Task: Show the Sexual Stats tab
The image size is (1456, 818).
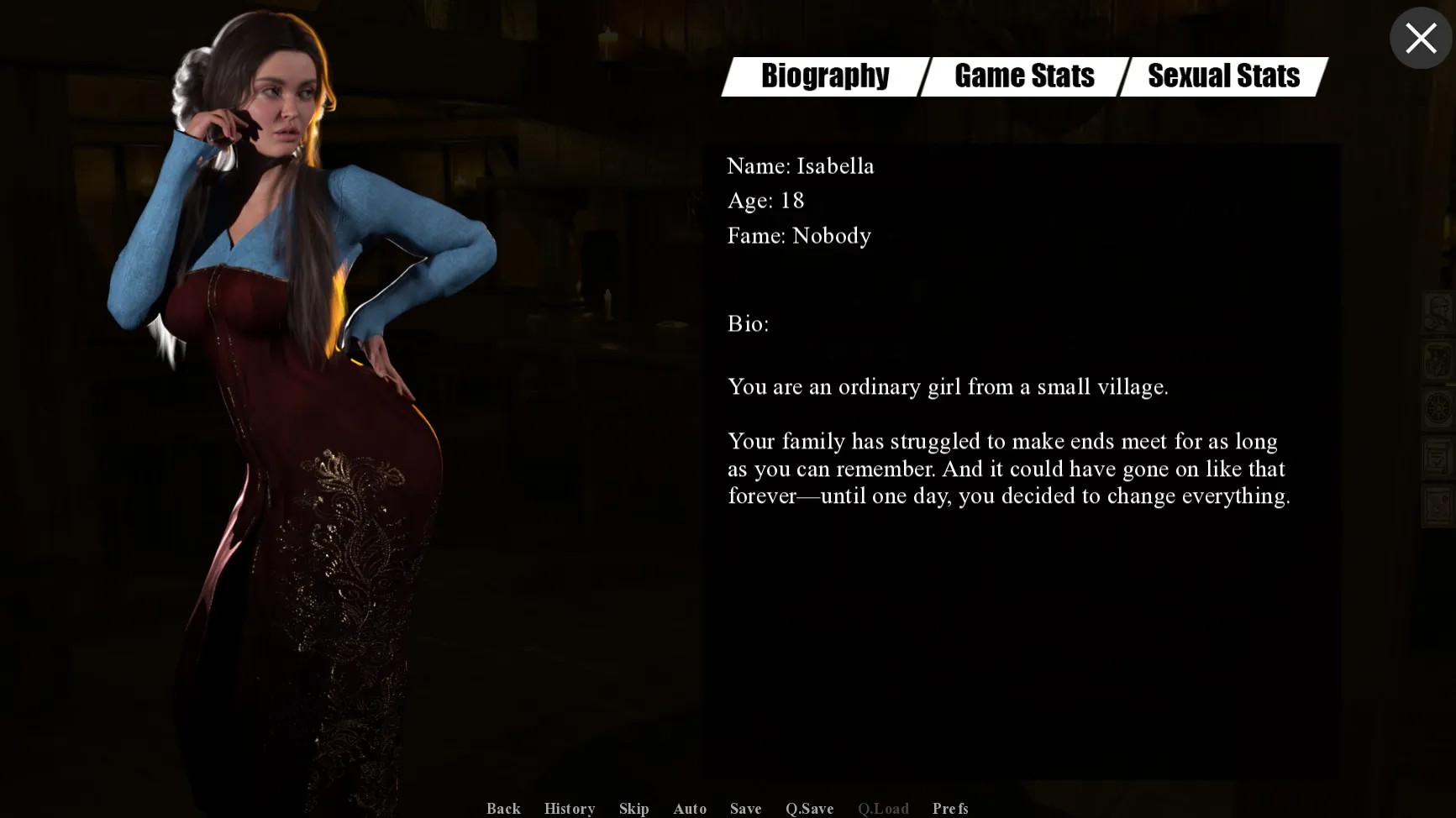Action: click(1223, 76)
